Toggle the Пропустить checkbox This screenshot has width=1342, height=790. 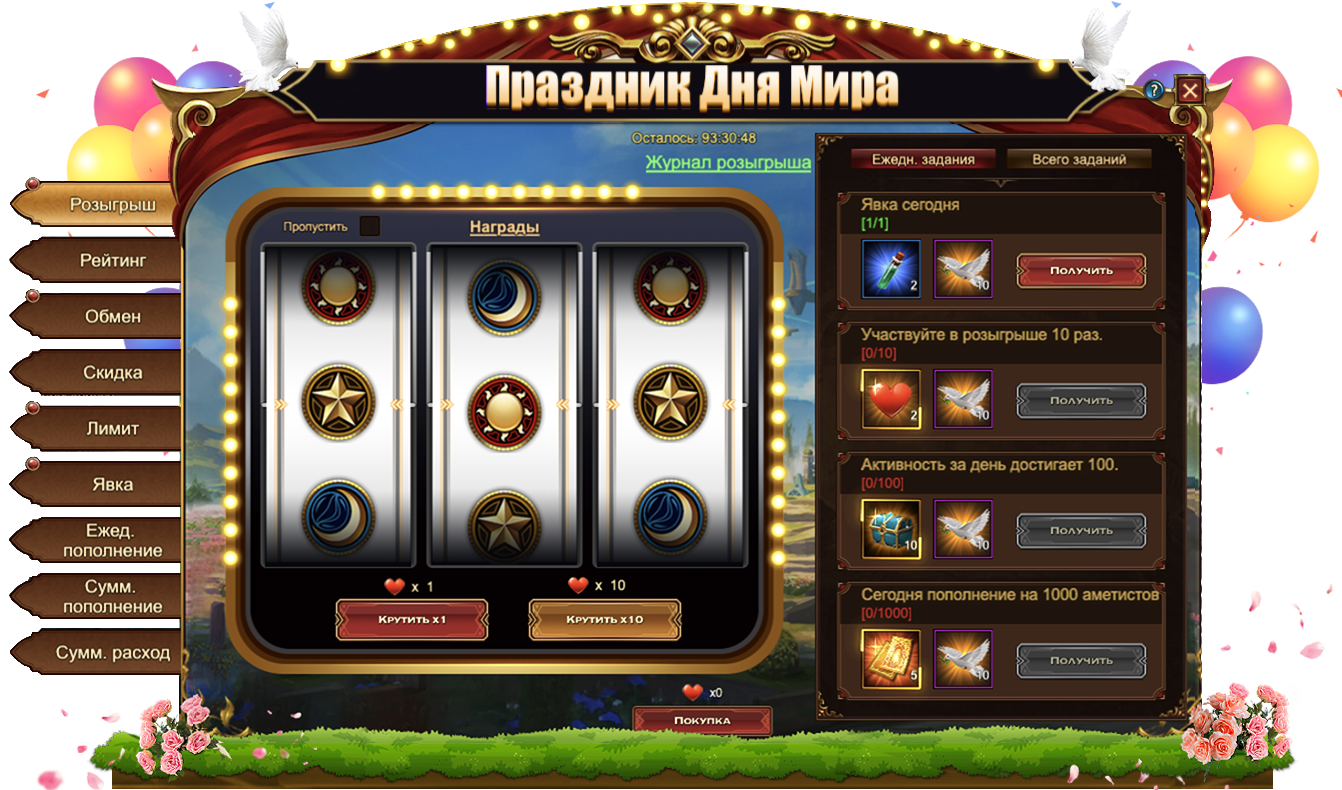[x=370, y=226]
